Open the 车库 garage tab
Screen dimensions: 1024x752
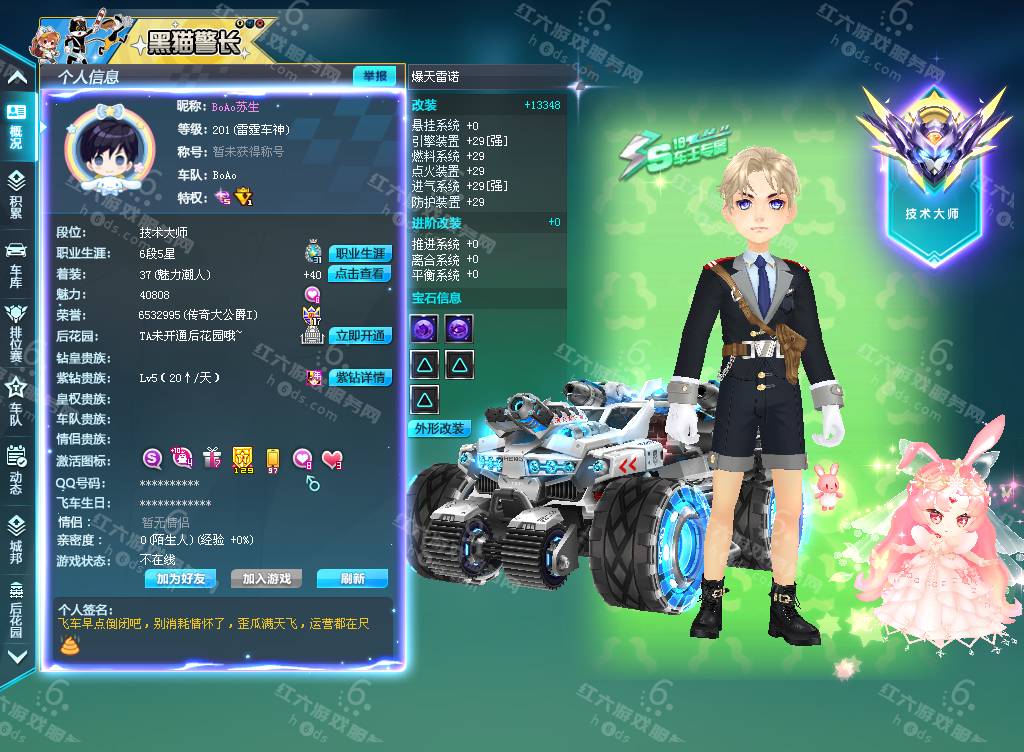pyautogui.click(x=16, y=263)
